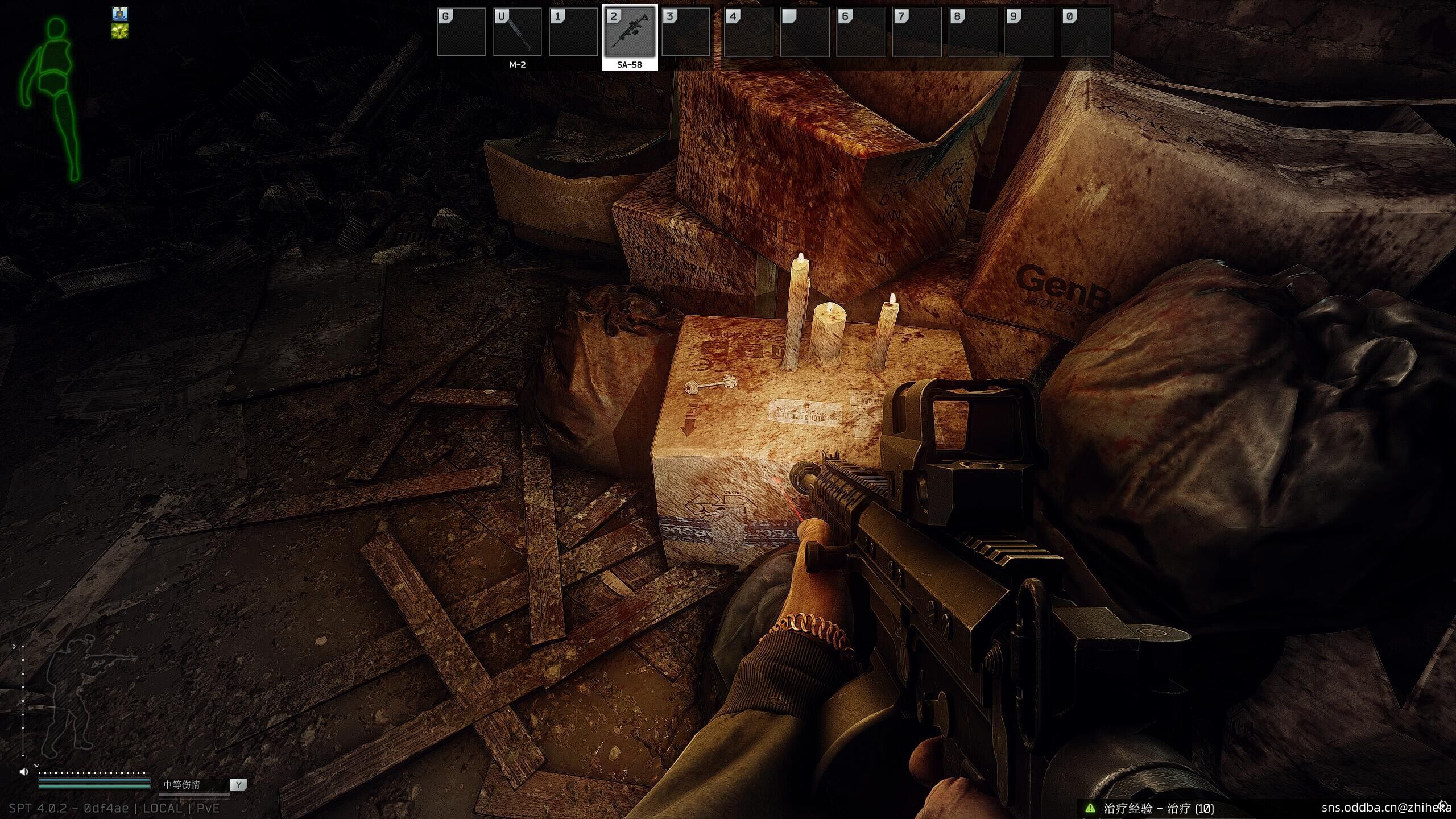
Task: Select the SA-58 rifle hotbar slot
Action: [x=630, y=33]
